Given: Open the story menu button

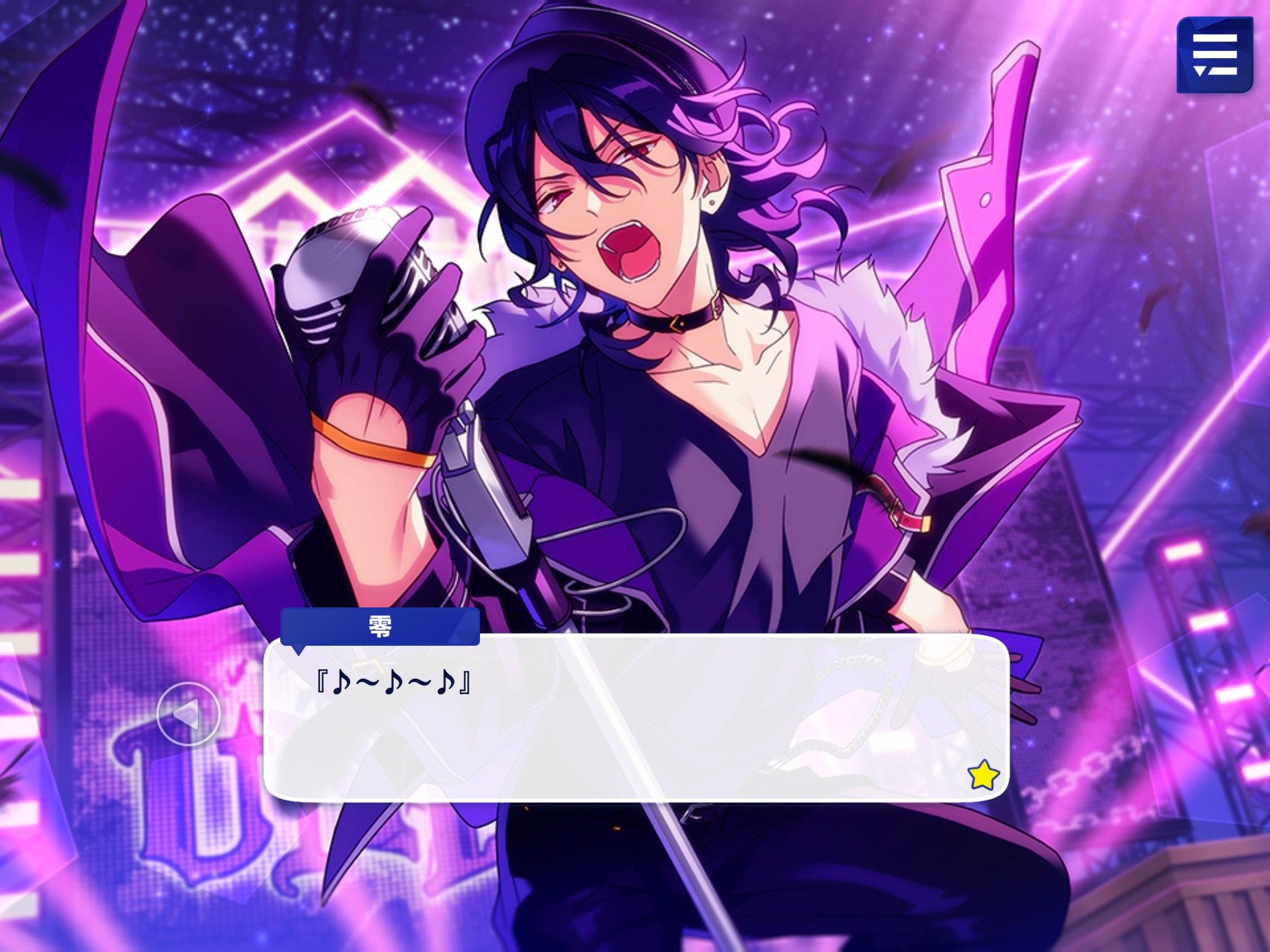Looking at the screenshot, I should click(x=1214, y=55).
